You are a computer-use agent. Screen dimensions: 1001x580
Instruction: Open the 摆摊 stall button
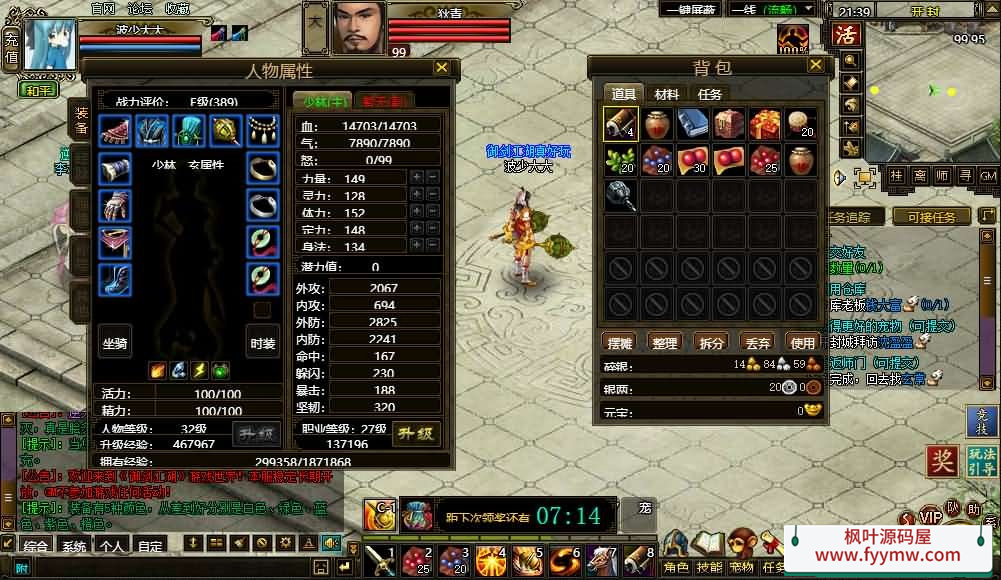point(620,342)
